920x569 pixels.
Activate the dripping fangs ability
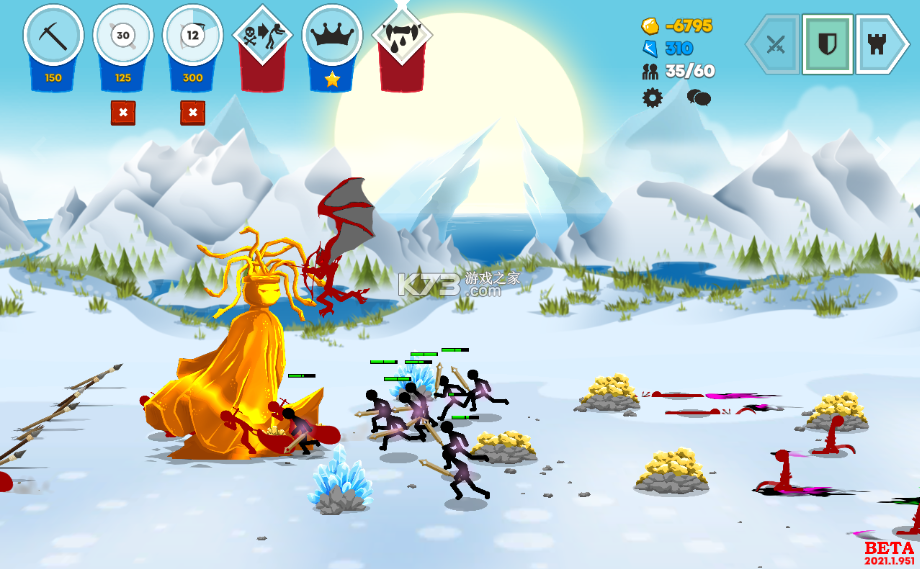tap(402, 37)
